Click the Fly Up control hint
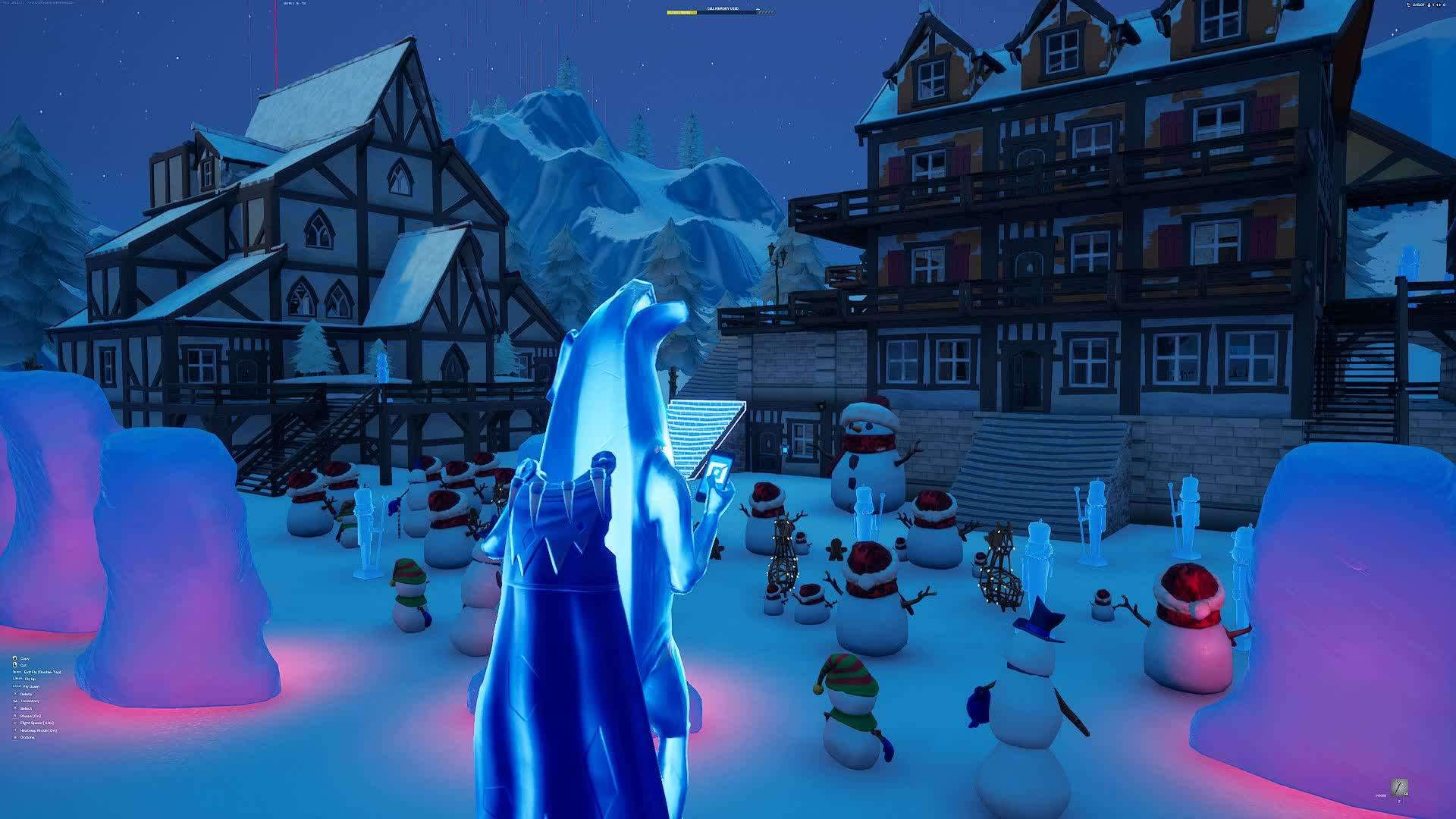The image size is (1456, 819). (30, 679)
